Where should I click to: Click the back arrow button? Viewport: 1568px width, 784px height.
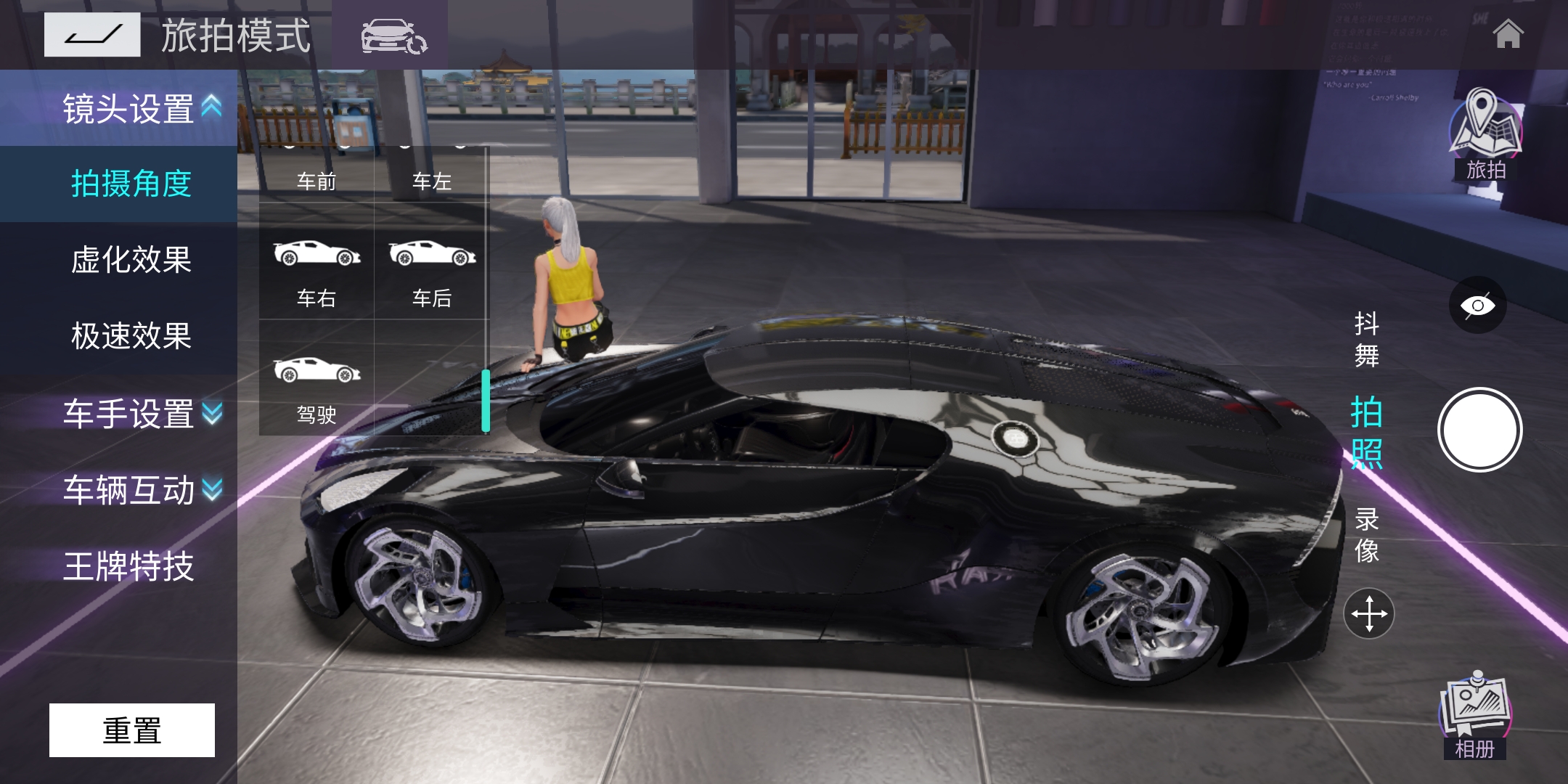pos(92,35)
